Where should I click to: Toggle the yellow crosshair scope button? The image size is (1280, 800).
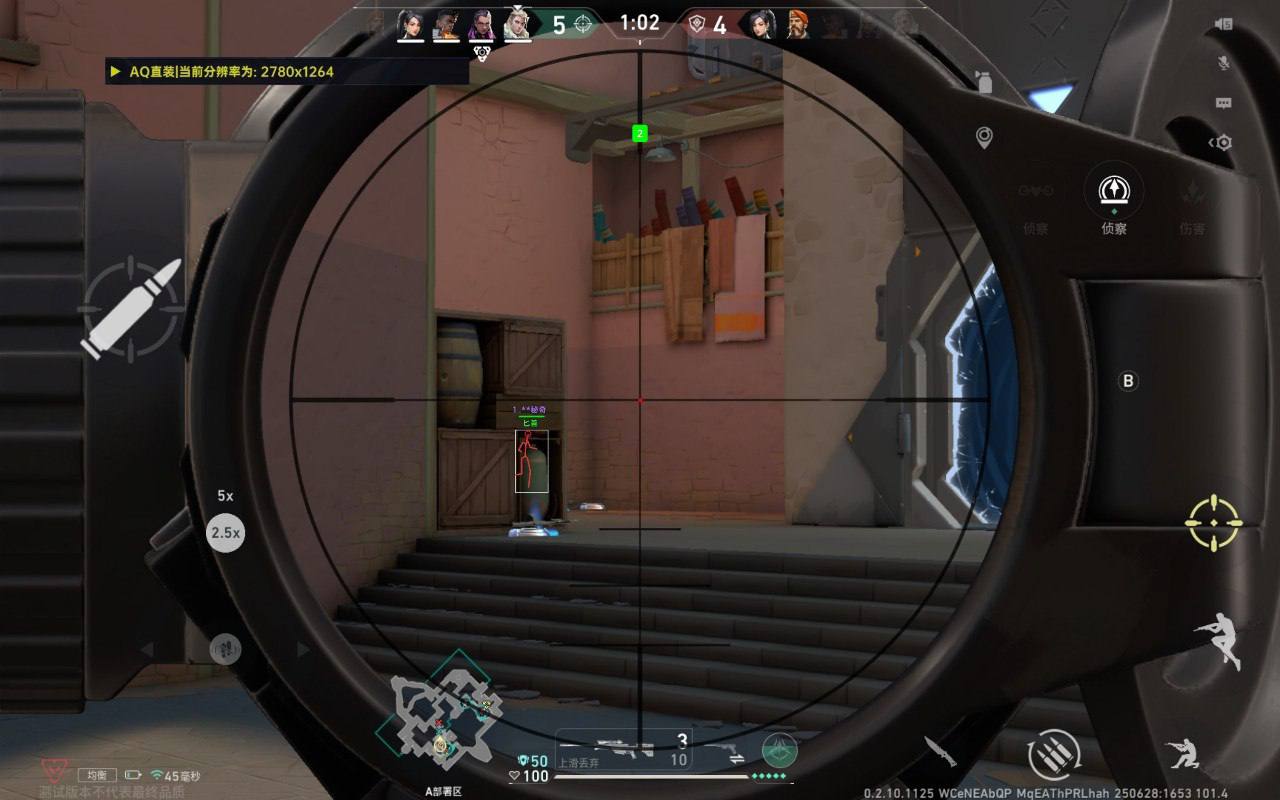coord(1214,522)
